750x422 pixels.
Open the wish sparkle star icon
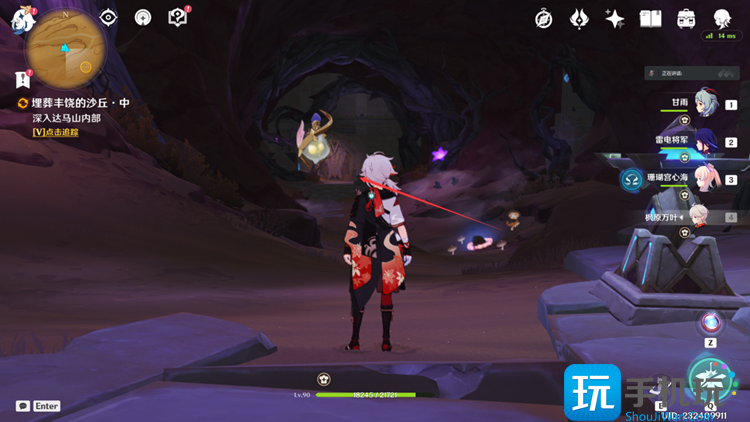615,18
